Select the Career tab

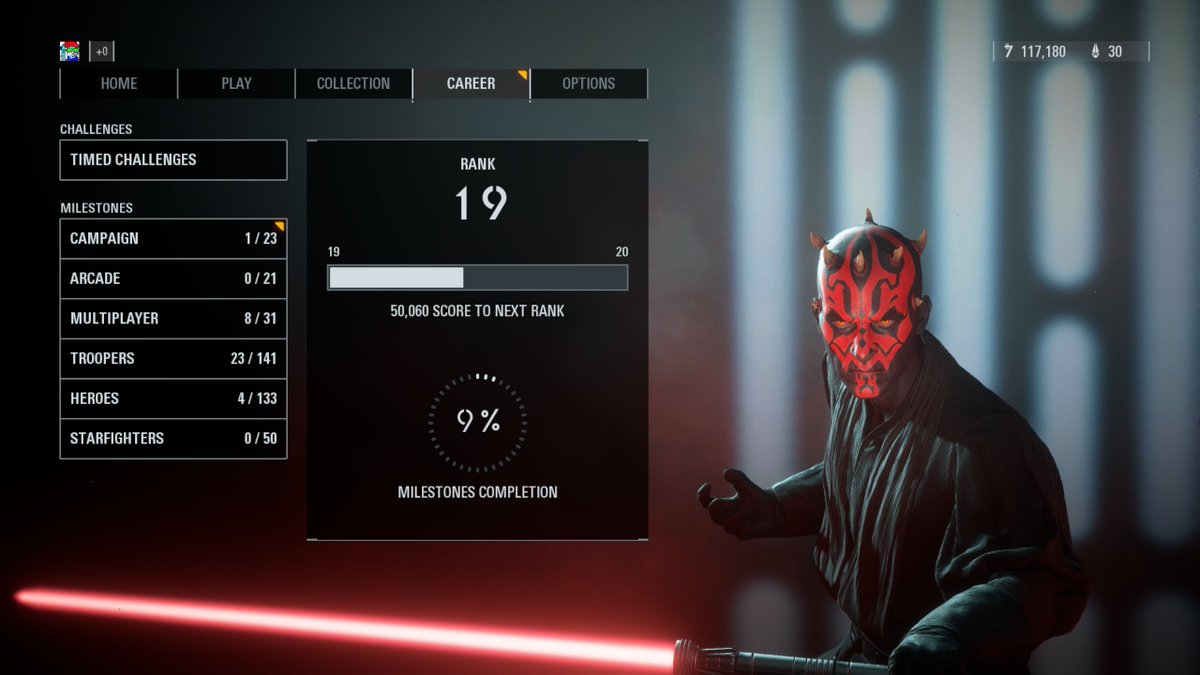[471, 84]
